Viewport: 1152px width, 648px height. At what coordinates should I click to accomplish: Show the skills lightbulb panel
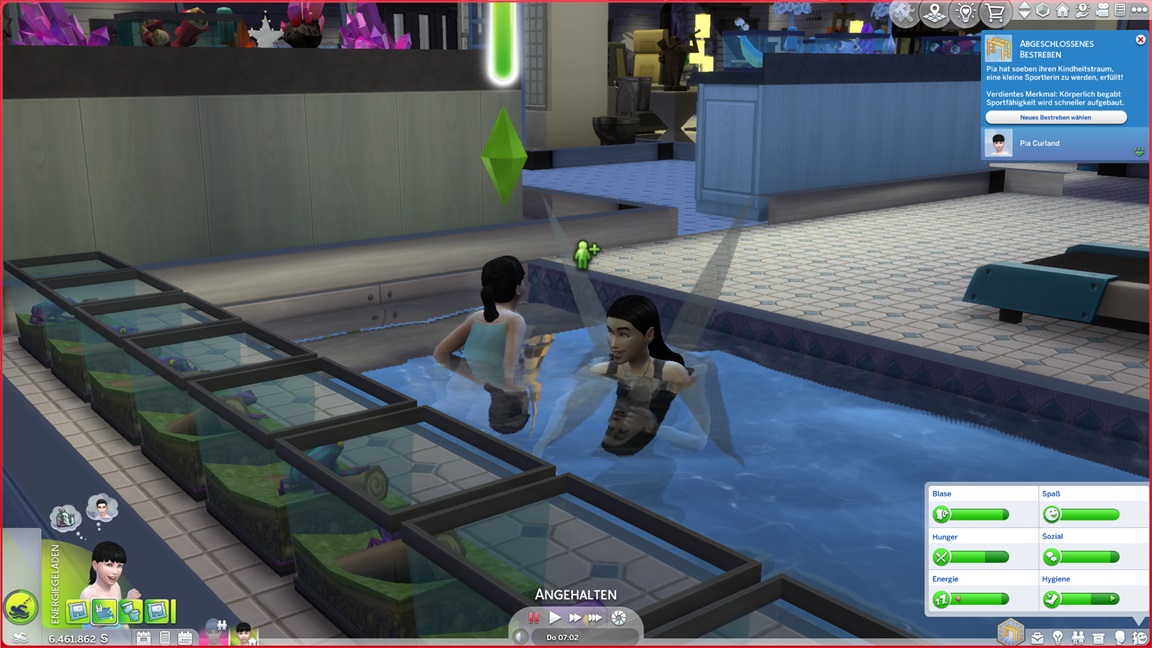(1058, 637)
